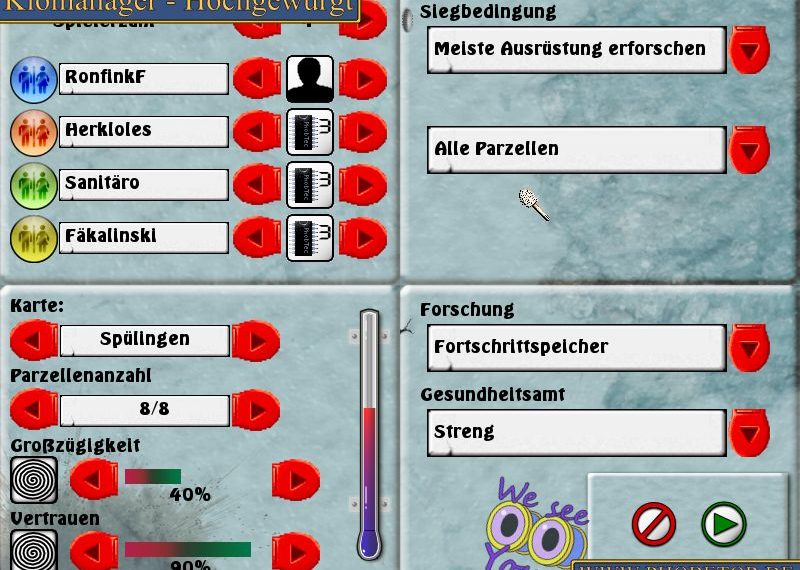The image size is (800, 570).
Task: Edit the RonfinkF player name field
Action: (144, 78)
